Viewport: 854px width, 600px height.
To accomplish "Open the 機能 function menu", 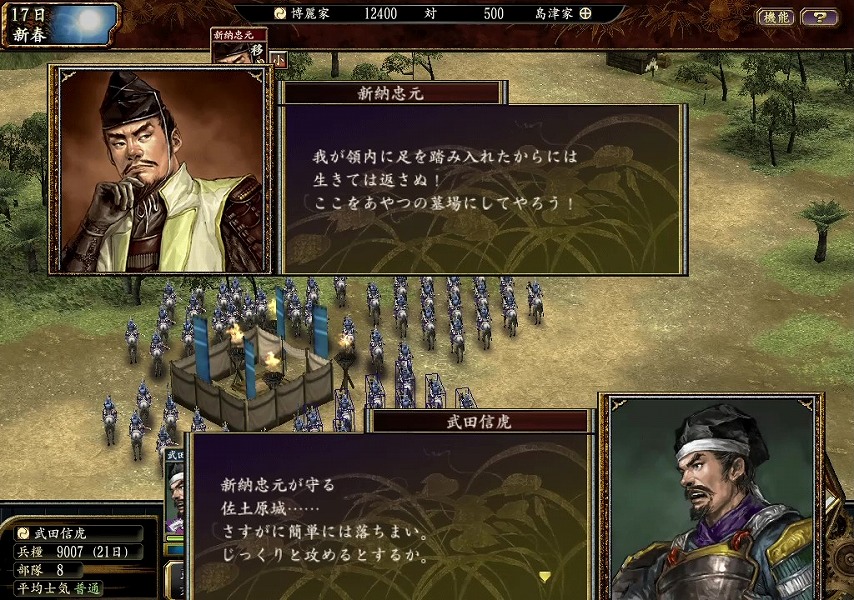I will [775, 17].
